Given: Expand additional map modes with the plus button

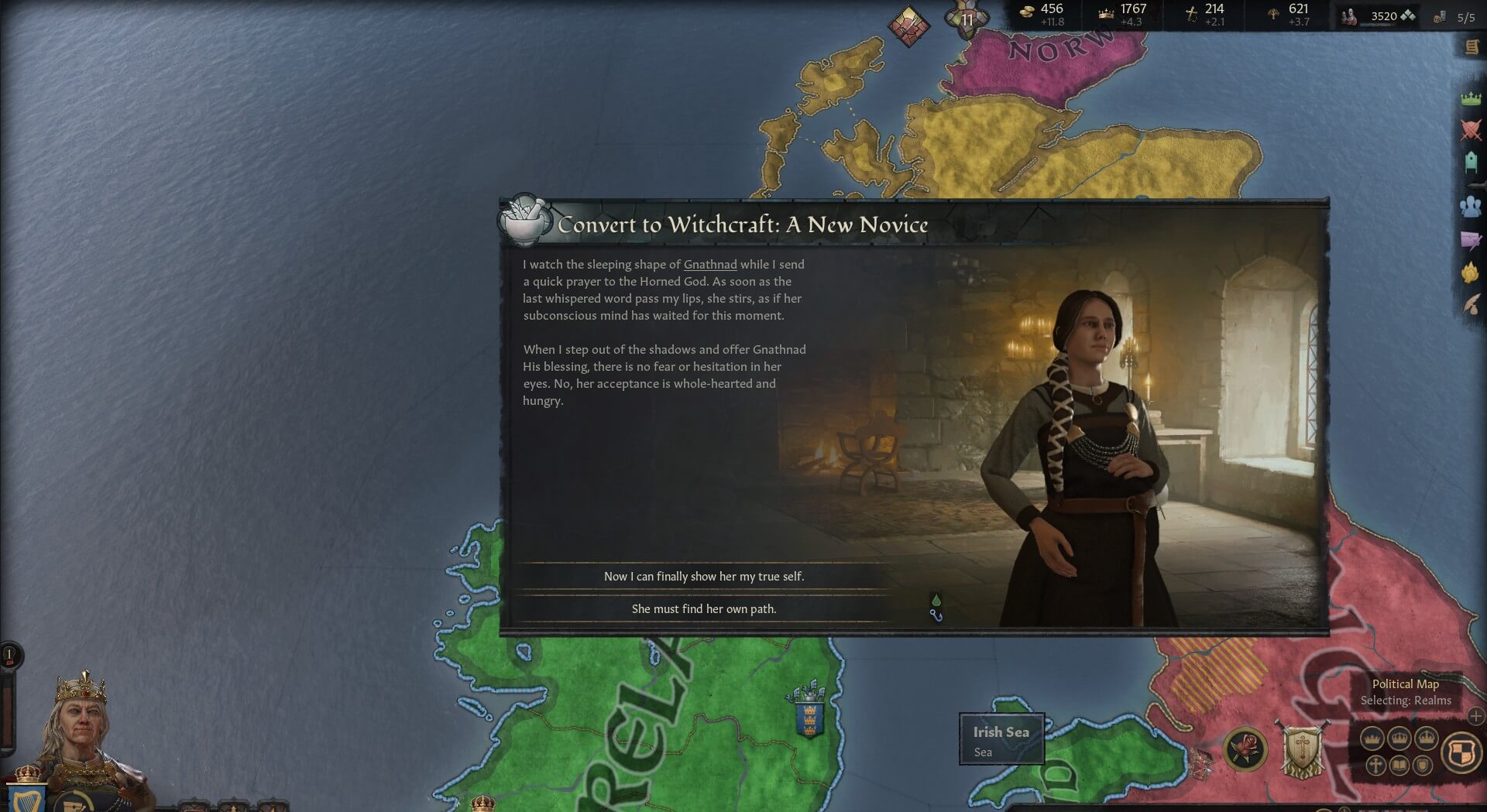Looking at the screenshot, I should [1476, 718].
